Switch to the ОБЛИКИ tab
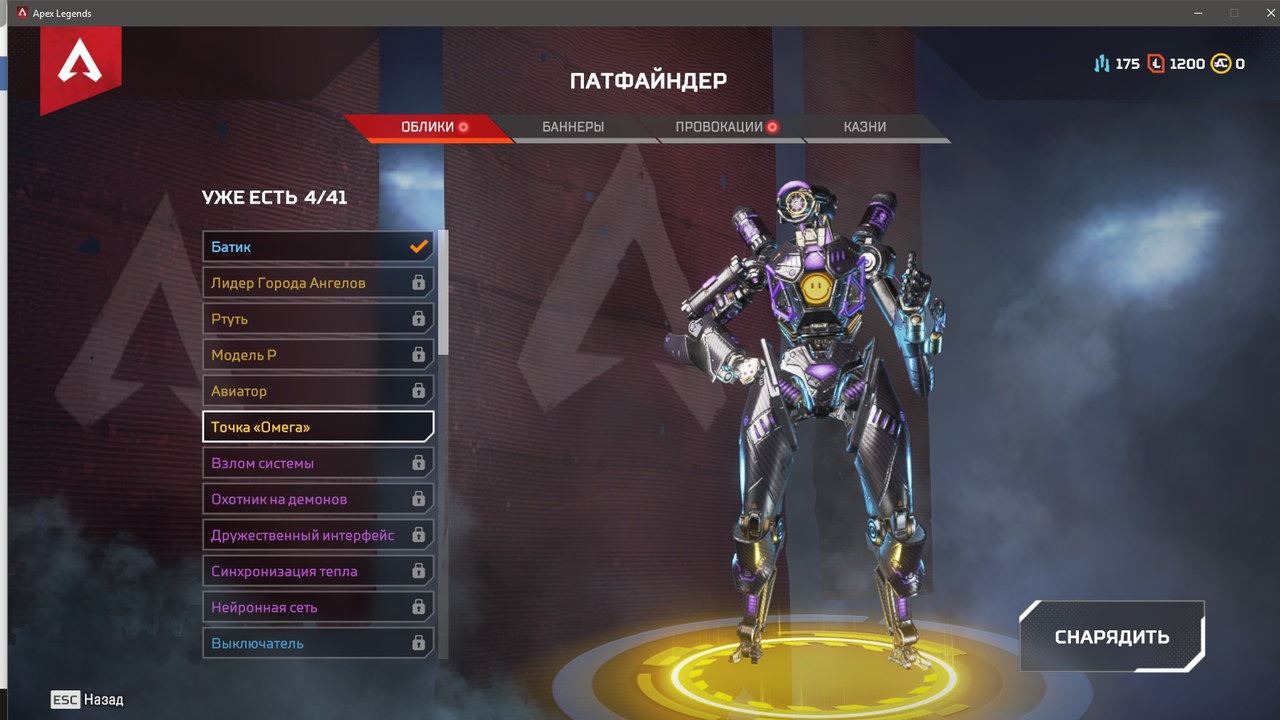Screen dimensions: 1280x720 pyautogui.click(x=427, y=127)
